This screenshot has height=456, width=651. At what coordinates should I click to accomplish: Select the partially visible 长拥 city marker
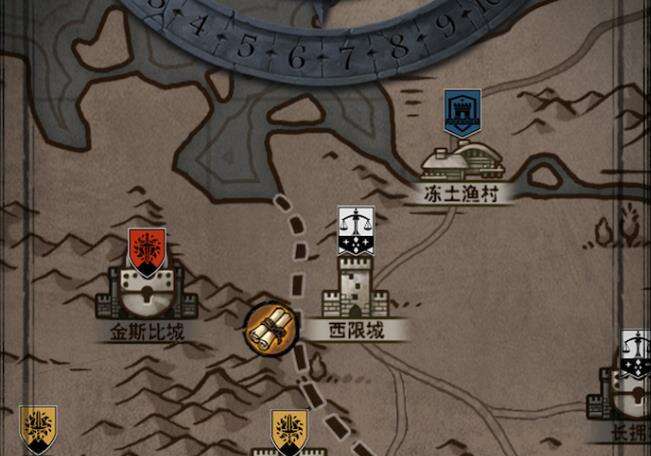click(x=629, y=390)
